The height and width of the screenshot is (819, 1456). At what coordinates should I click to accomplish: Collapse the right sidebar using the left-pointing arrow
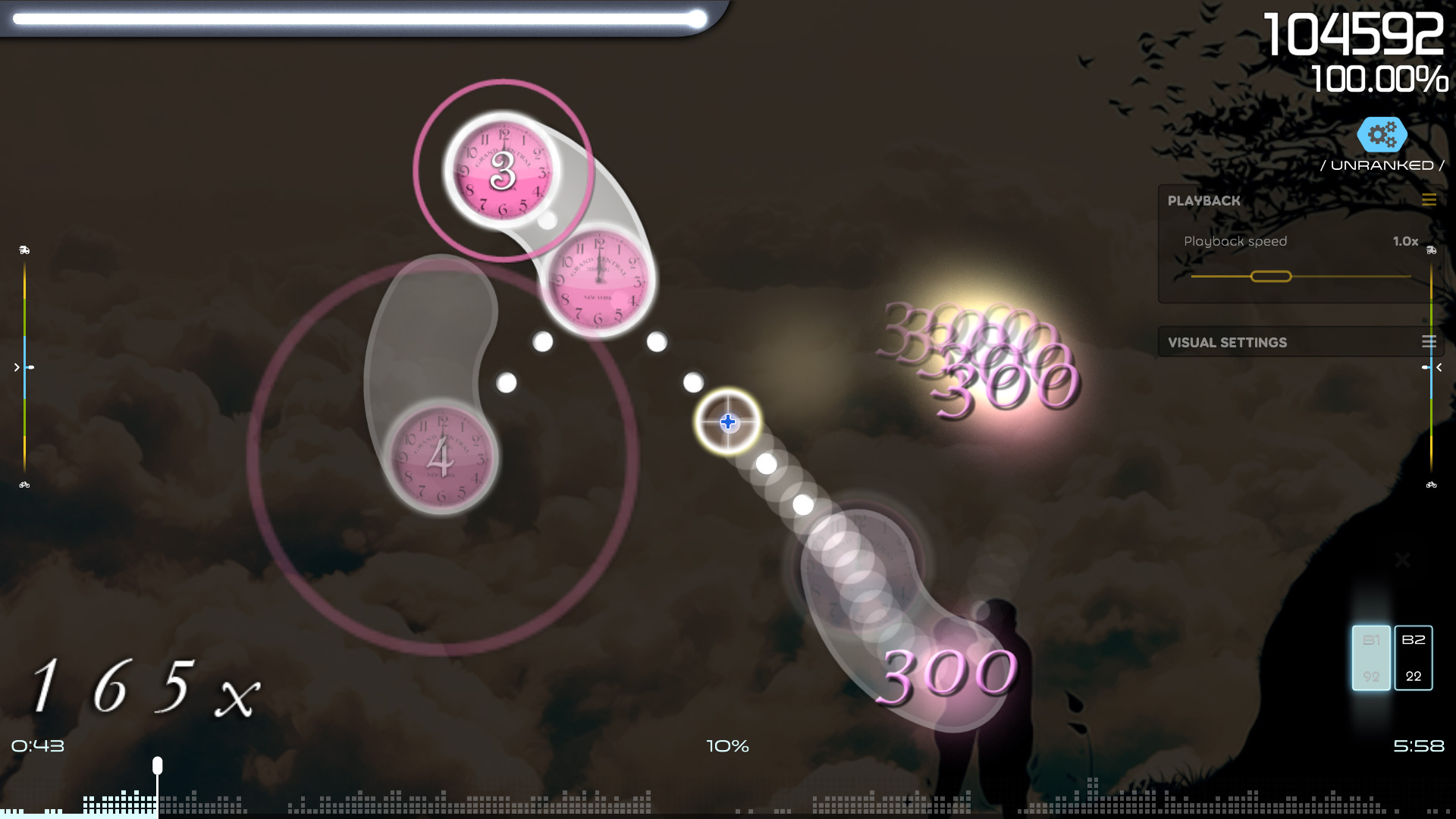(1439, 367)
